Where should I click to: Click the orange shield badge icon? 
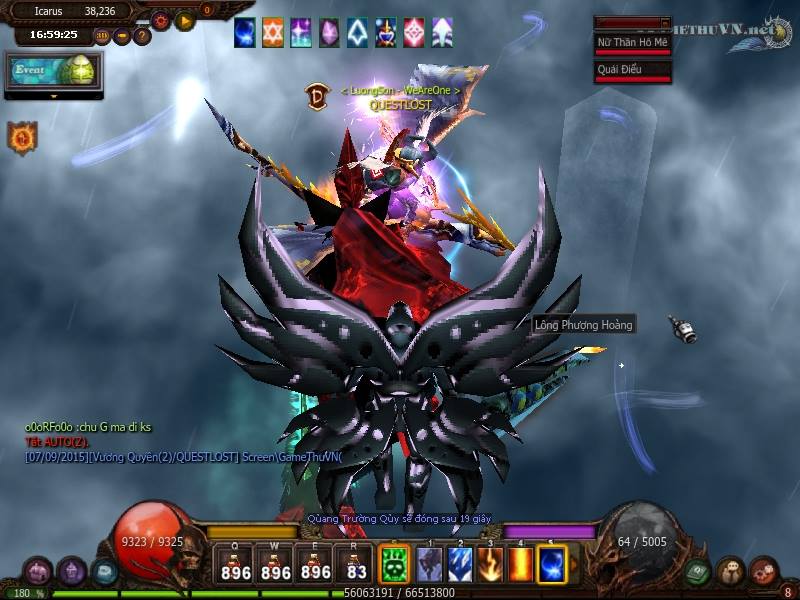coord(22,137)
